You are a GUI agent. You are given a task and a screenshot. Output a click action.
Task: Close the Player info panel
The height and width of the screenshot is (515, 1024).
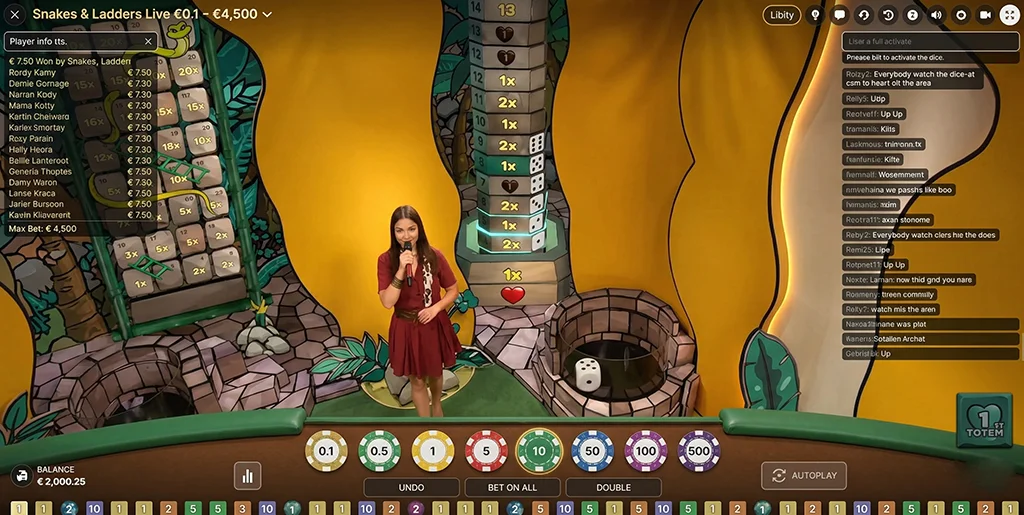click(x=149, y=41)
